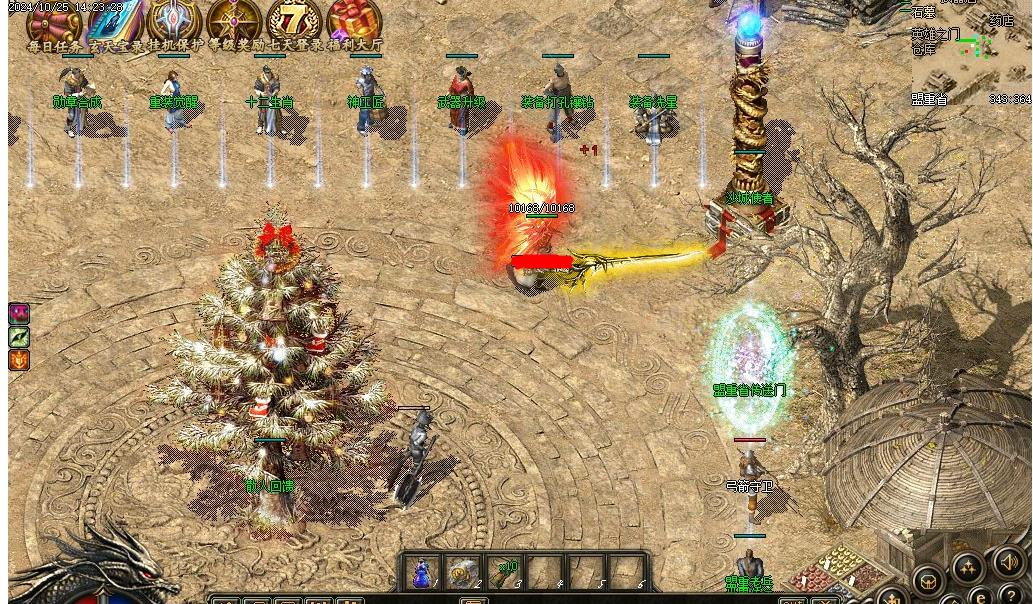
Task: Open the 挂机保护 auto-play protection icon
Action: tap(175, 20)
